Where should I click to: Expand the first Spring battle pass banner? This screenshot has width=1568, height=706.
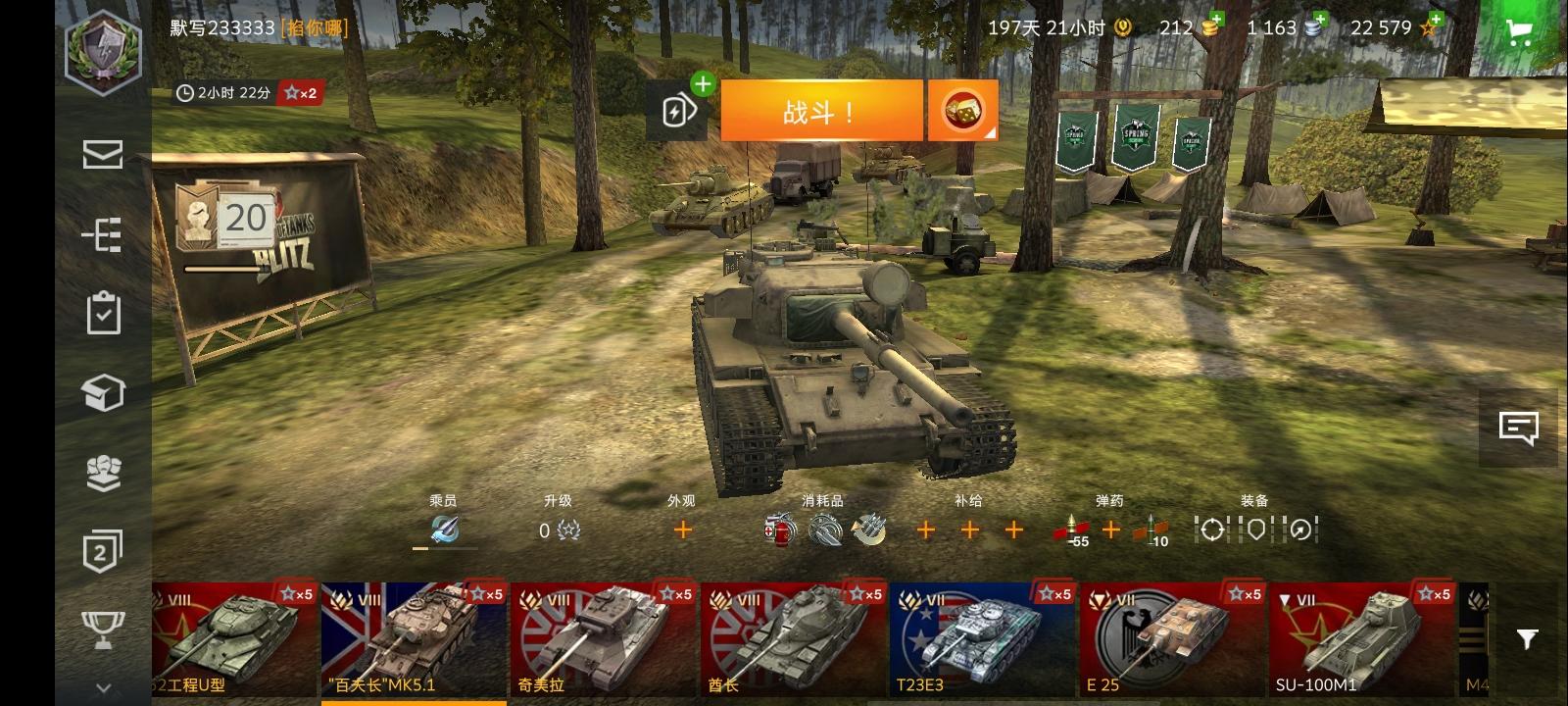[x=1078, y=137]
